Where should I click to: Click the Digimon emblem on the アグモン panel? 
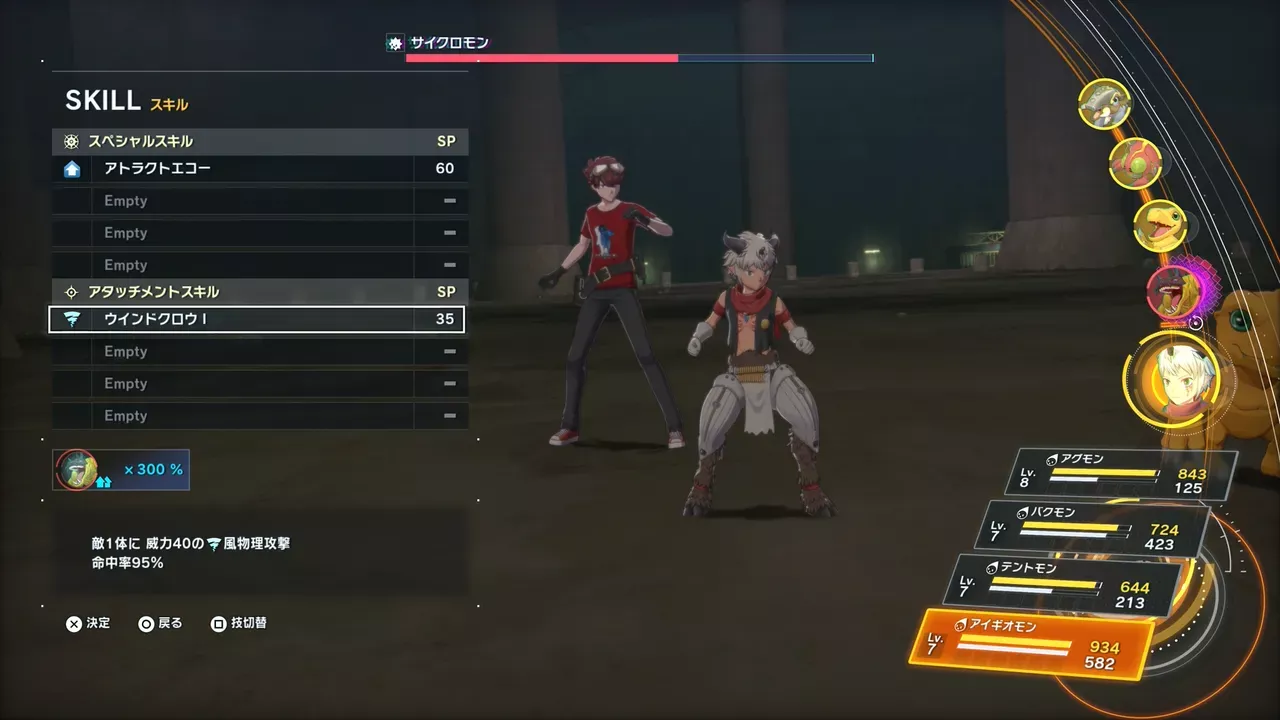tap(1052, 457)
